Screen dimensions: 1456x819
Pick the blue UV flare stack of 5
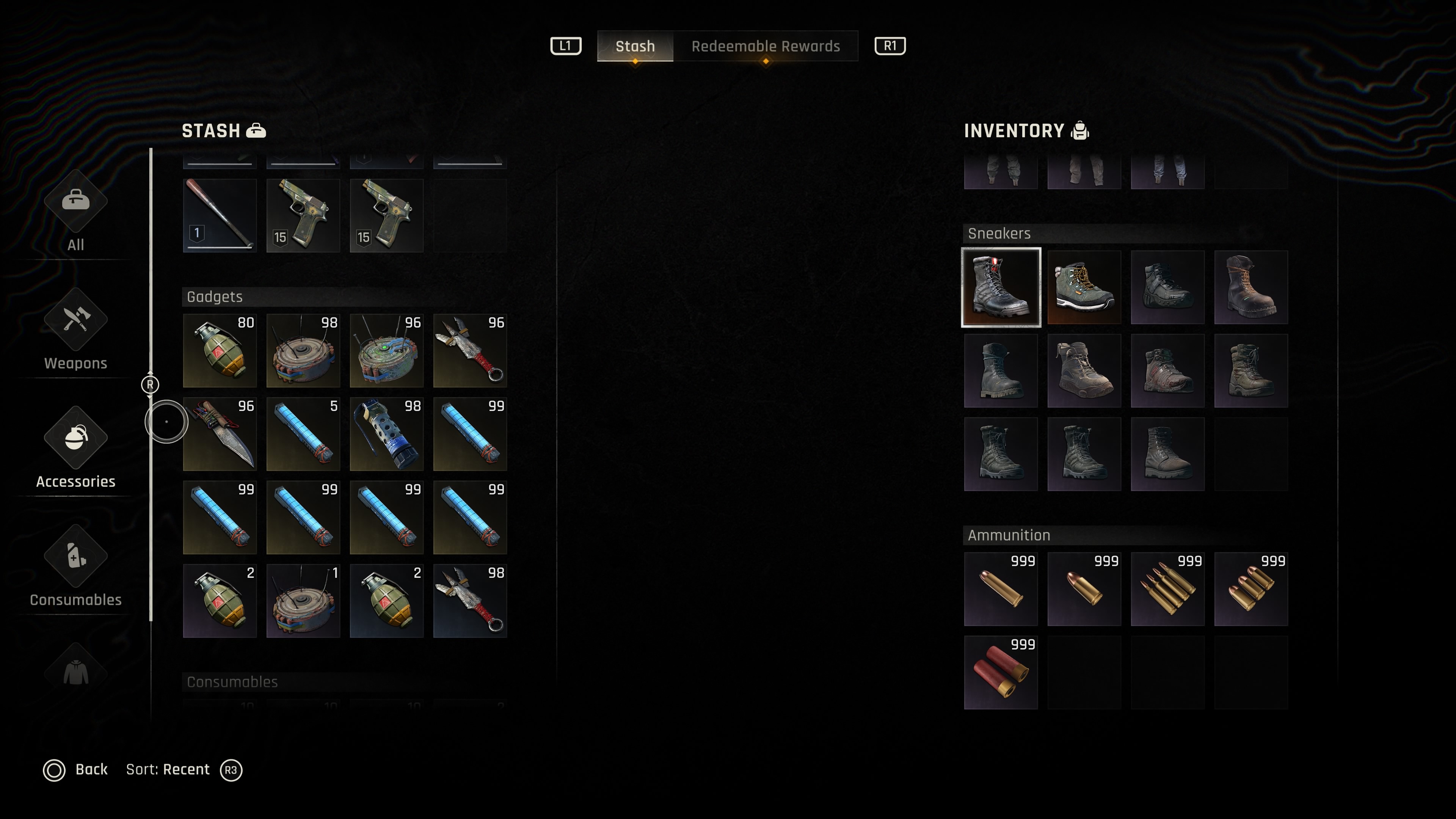pos(303,434)
